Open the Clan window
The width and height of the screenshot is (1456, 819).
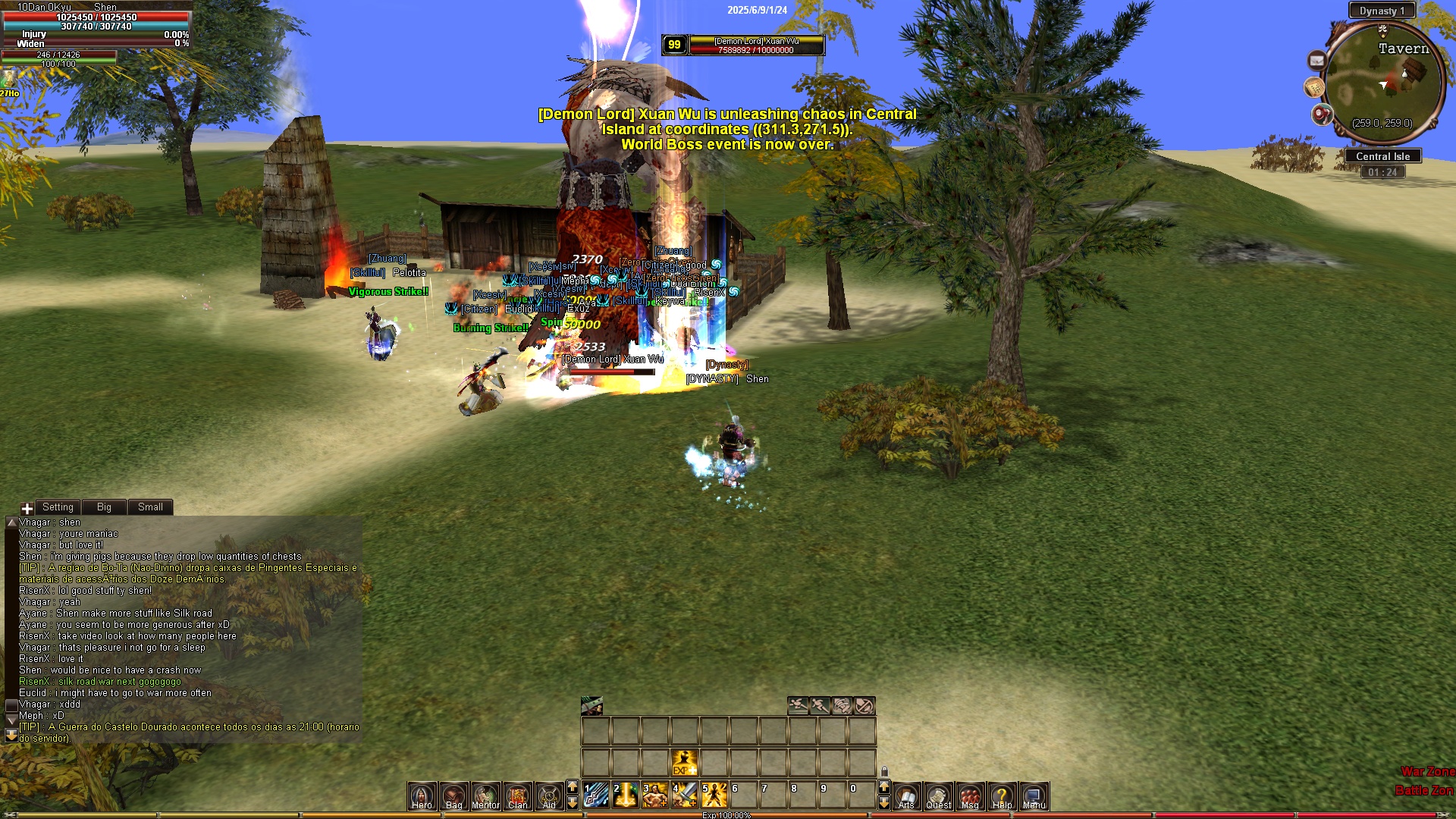(517, 796)
